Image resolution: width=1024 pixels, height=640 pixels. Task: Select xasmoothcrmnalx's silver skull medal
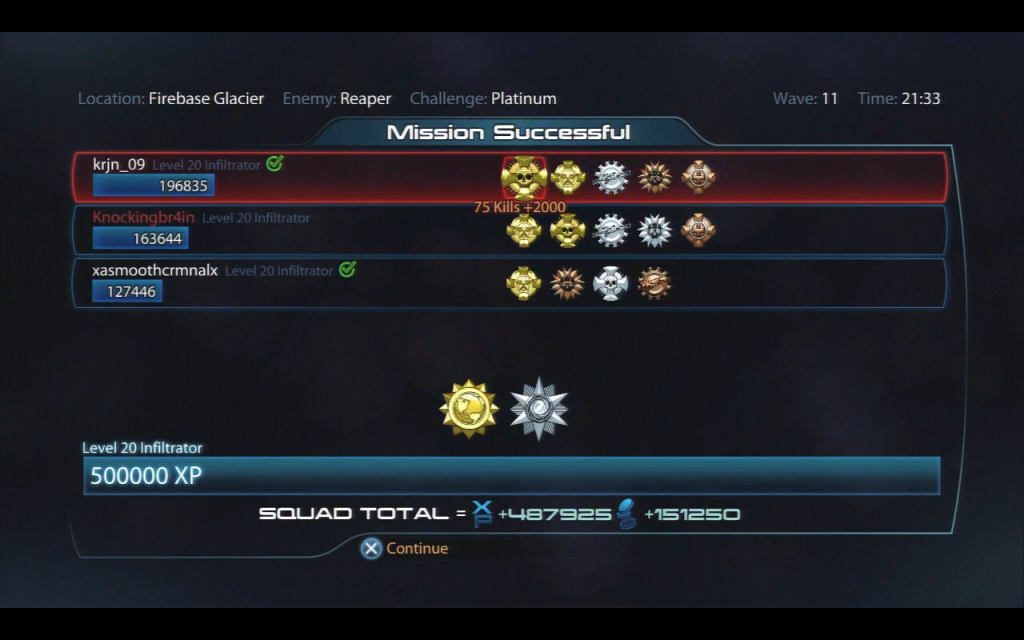611,283
